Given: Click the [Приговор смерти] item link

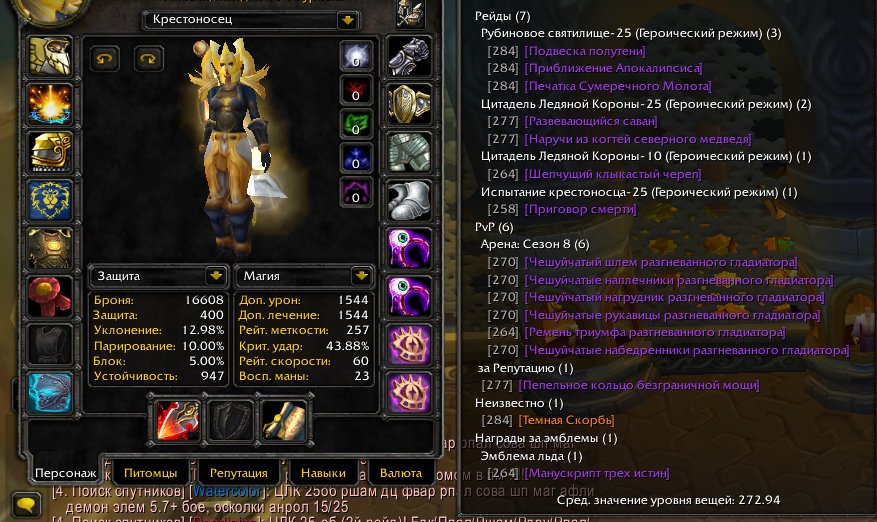Looking at the screenshot, I should pyautogui.click(x=580, y=209).
